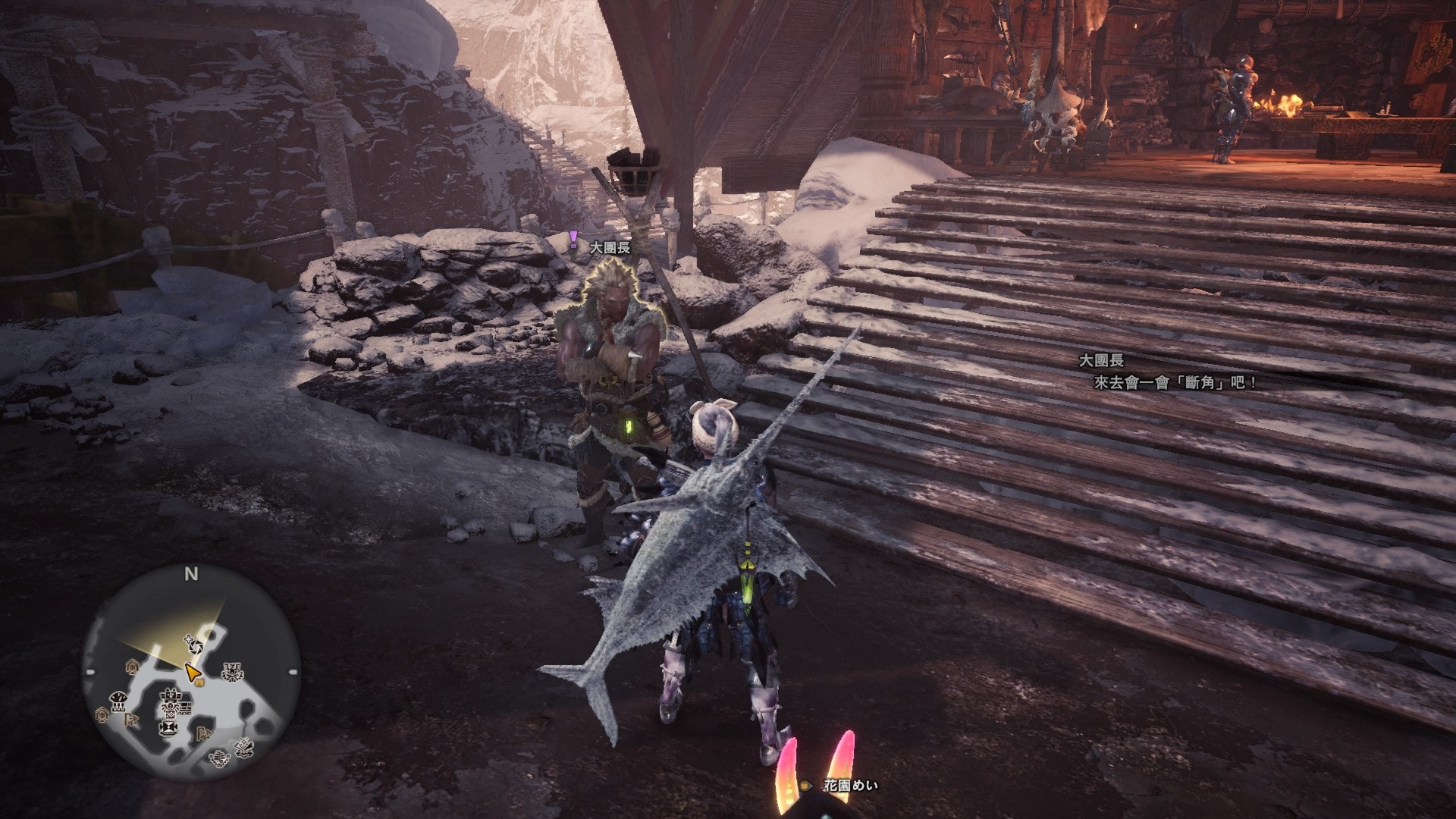Screen dimensions: 1456x819
Task: Click the flame-crest marker on the minimap
Action: [x=232, y=672]
